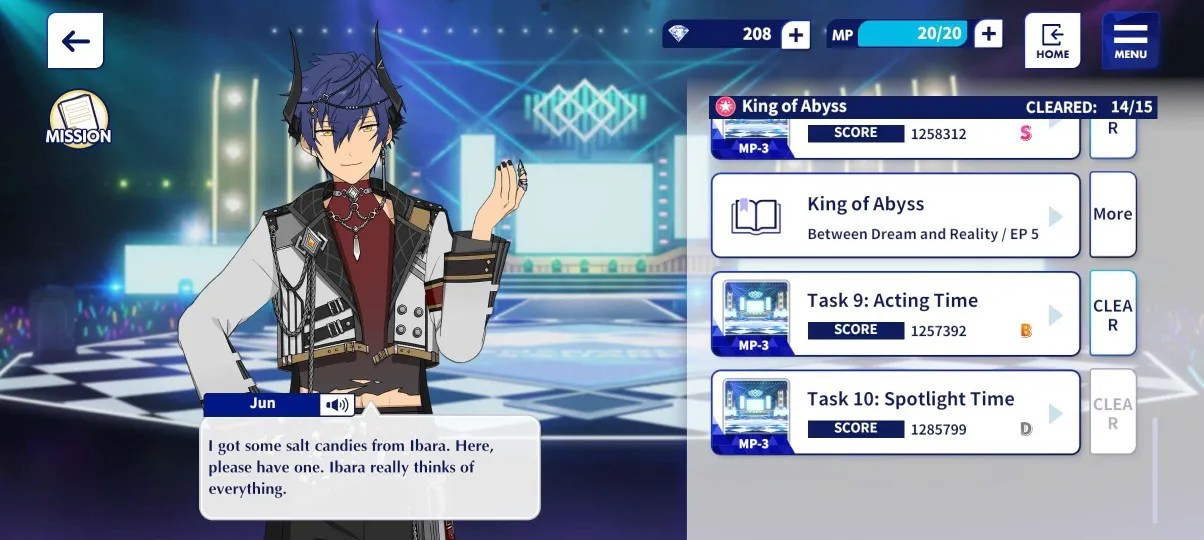Advance Jun's salt candies dialogue box

(x=370, y=468)
